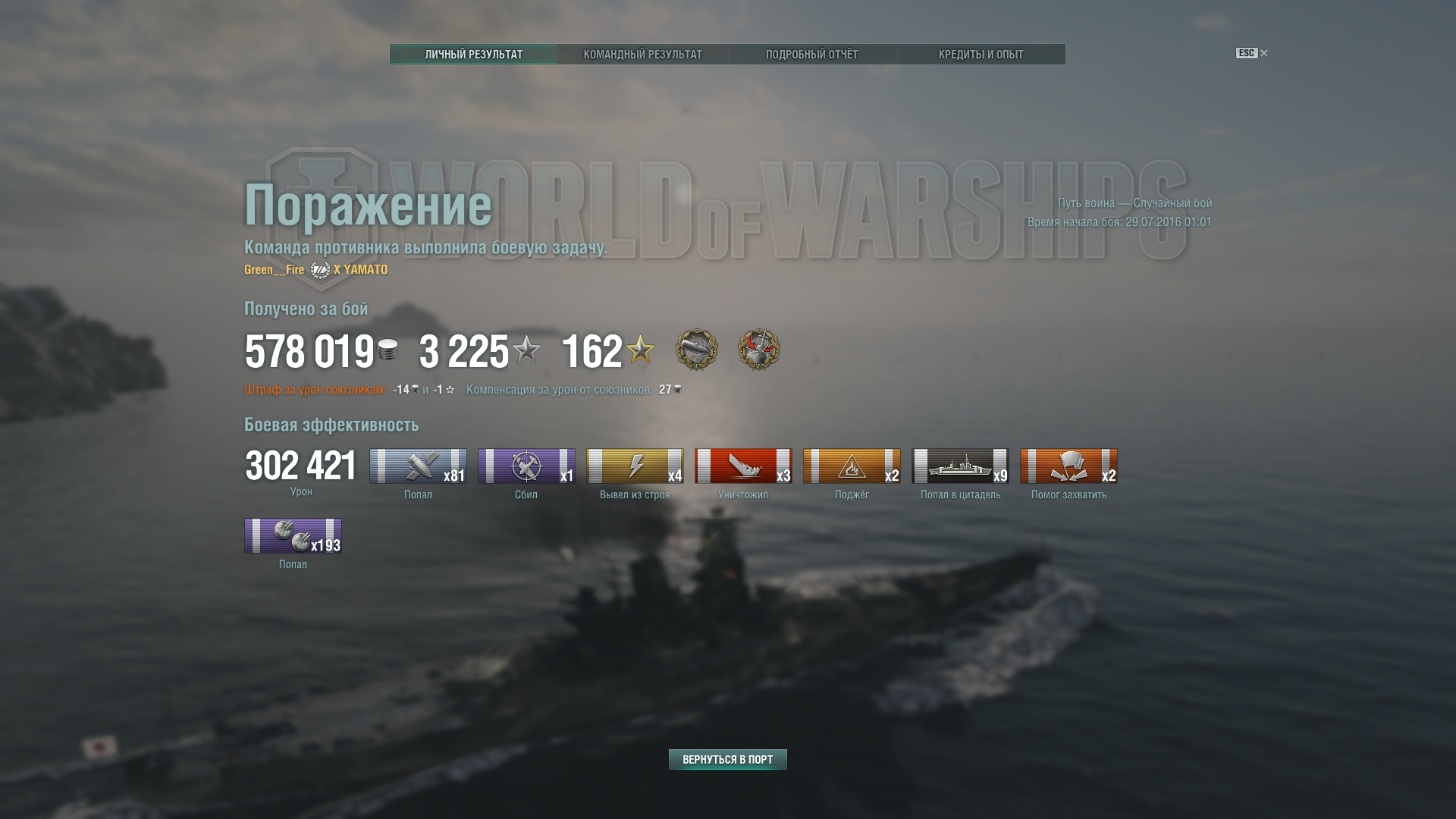Screen dimensions: 1456x819
Task: Click the Вернуться в порт button
Action: pyautogui.click(x=727, y=759)
